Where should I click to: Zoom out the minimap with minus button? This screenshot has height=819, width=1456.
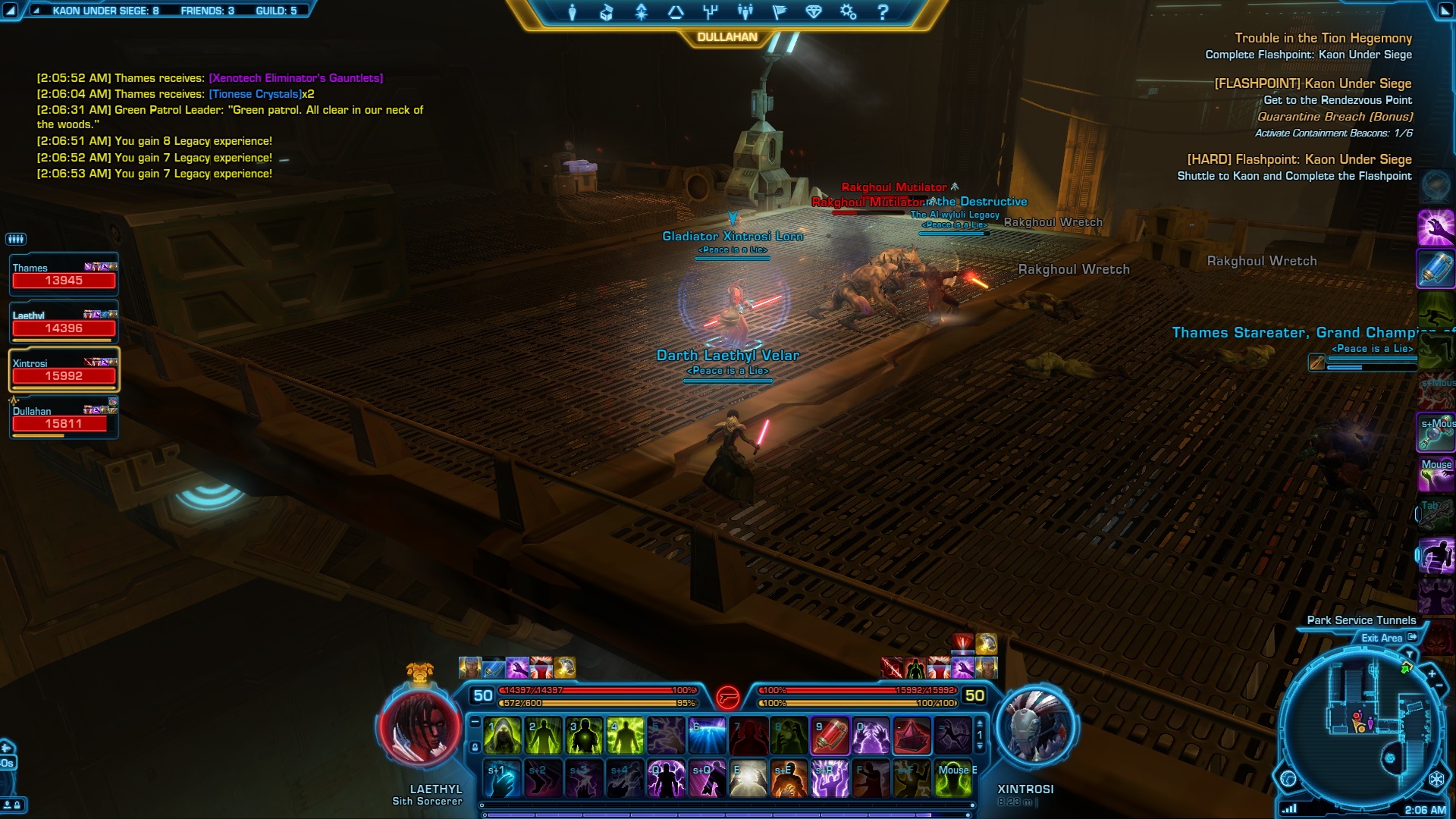(x=1439, y=686)
